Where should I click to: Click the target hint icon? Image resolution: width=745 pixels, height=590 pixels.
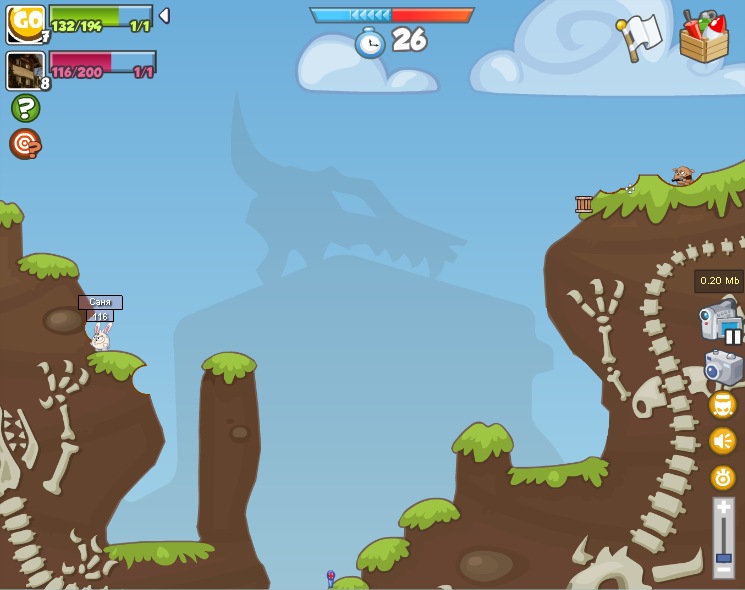click(x=25, y=144)
